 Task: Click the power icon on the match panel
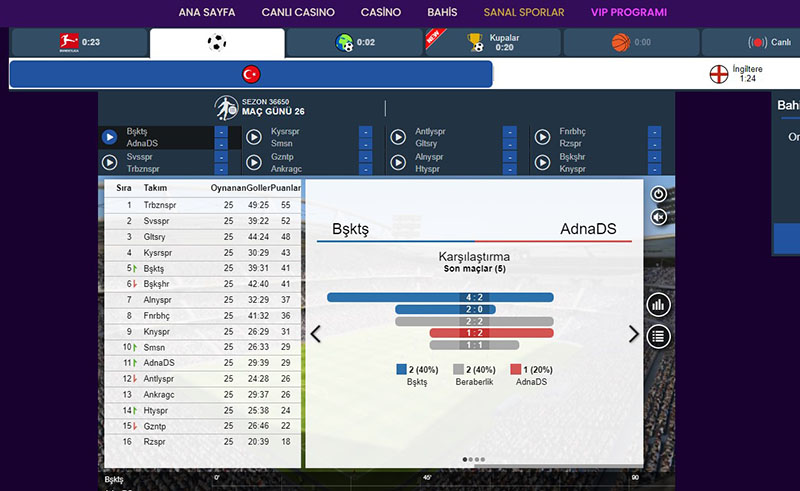(658, 194)
